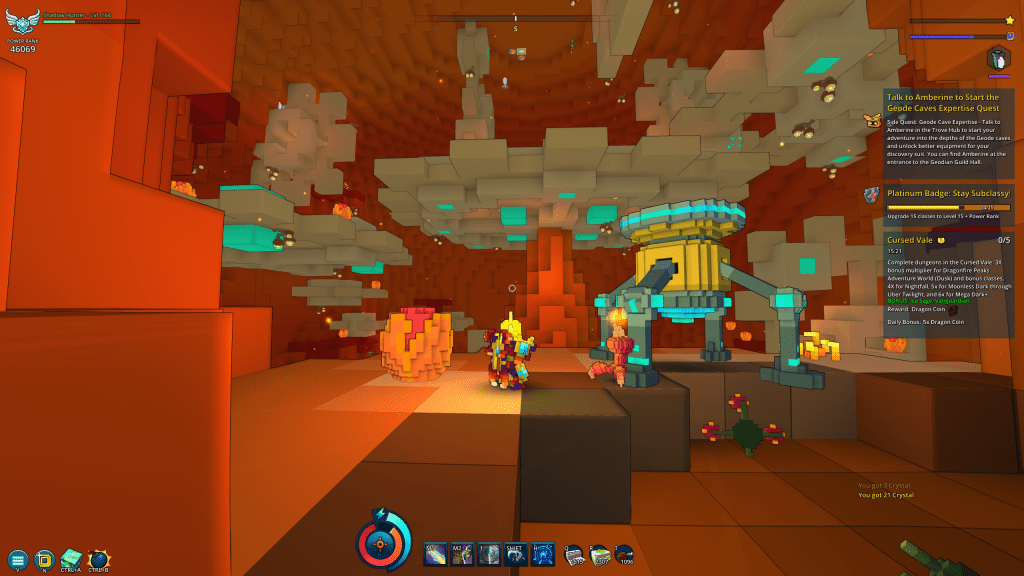Use the T item slot showing 1096
This screenshot has width=1024, height=576.
coord(625,555)
